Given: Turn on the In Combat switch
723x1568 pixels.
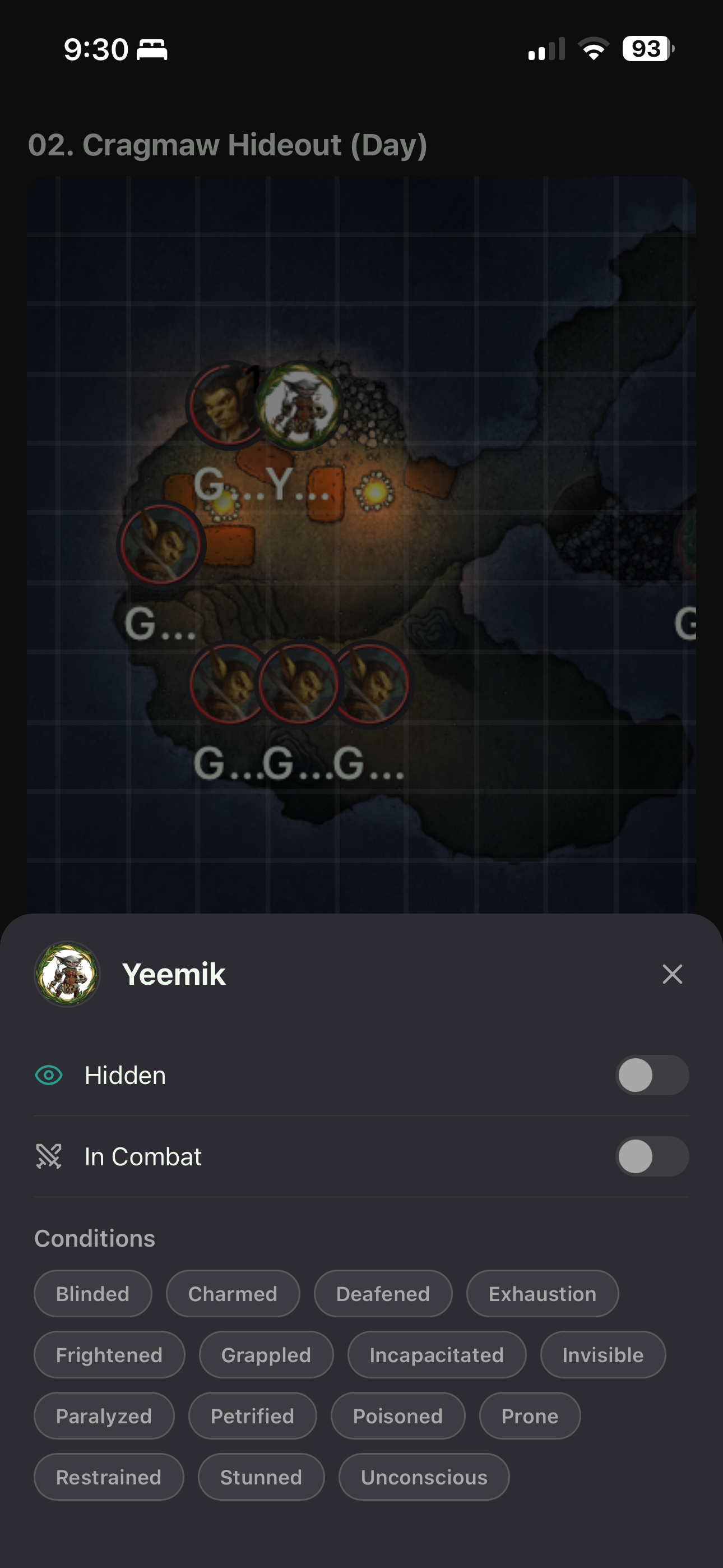Looking at the screenshot, I should (652, 1156).
